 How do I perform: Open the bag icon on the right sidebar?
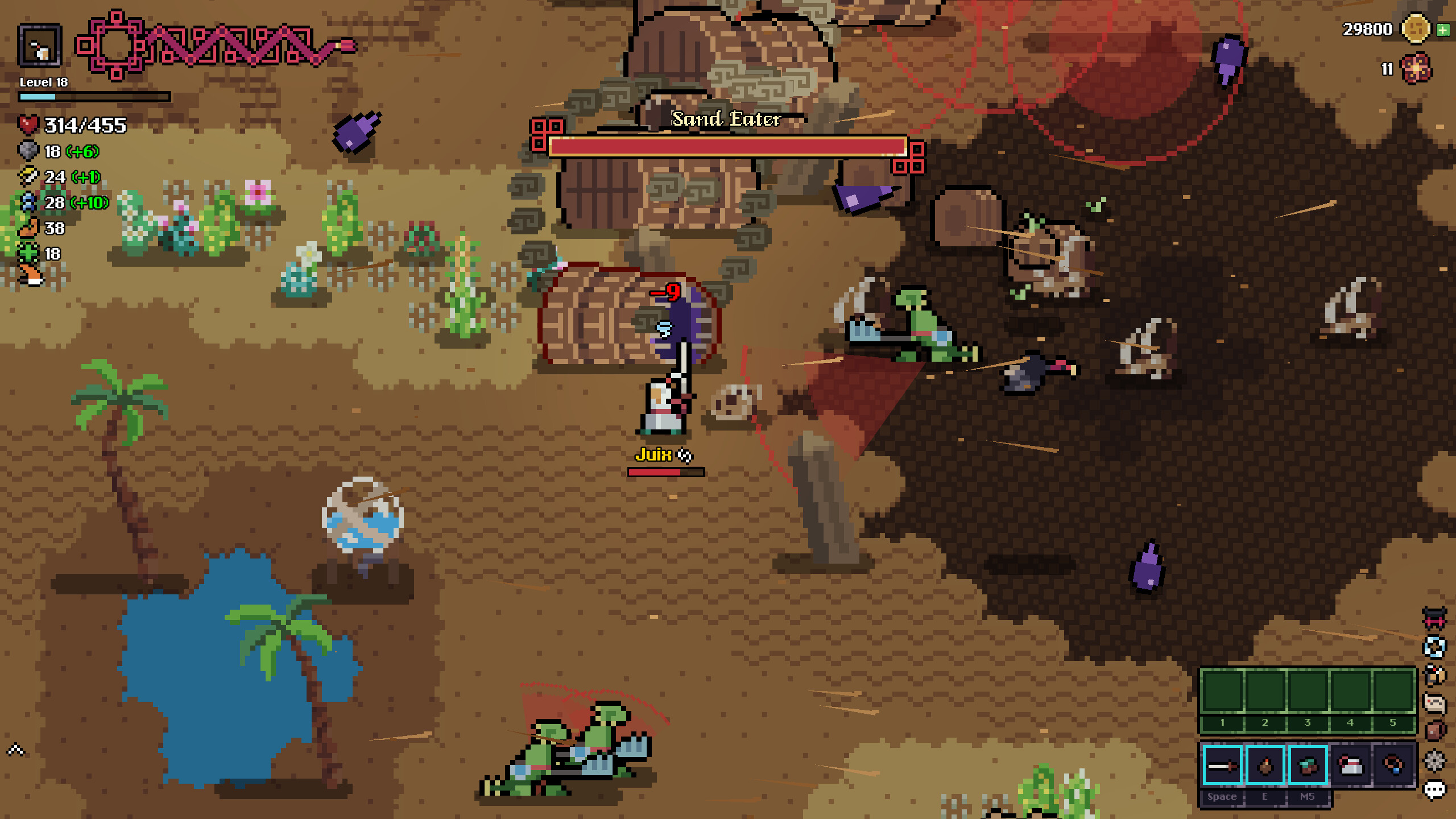[x=1434, y=729]
